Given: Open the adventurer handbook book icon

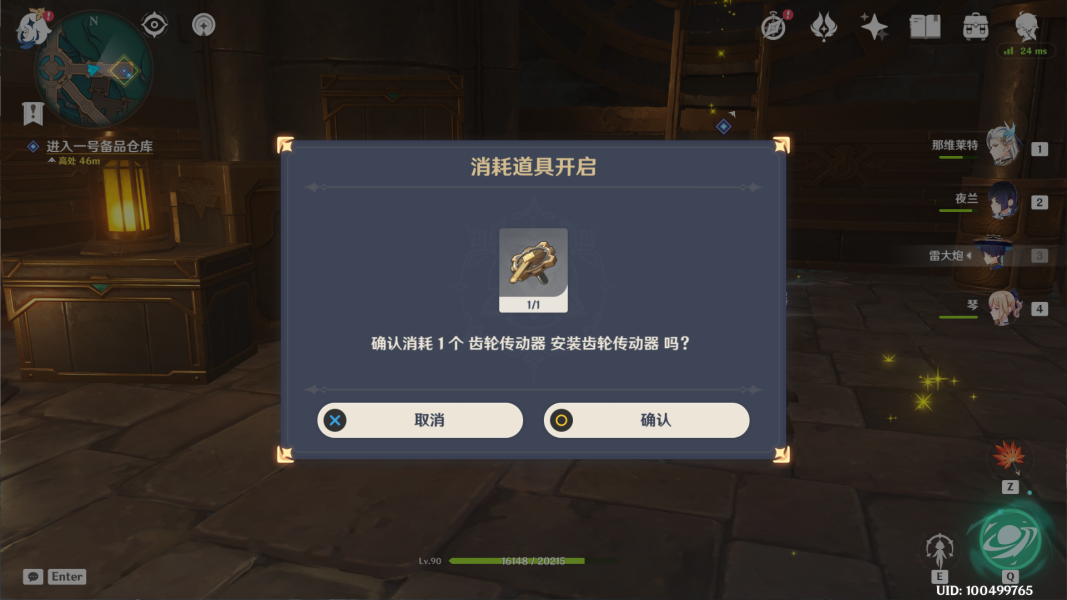Looking at the screenshot, I should (925, 27).
